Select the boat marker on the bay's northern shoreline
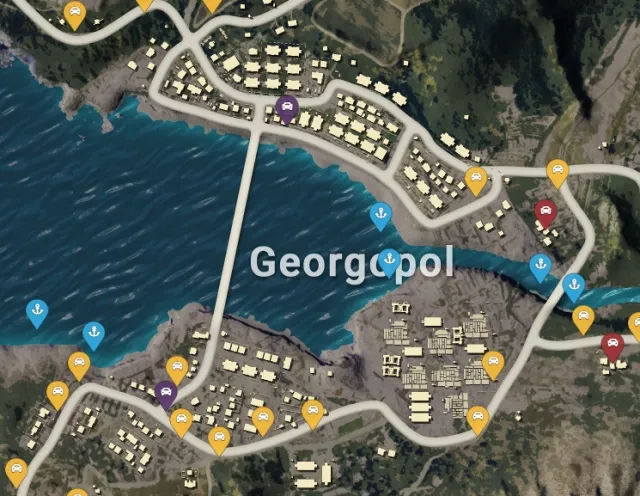The width and height of the screenshot is (640, 496). coord(380,214)
